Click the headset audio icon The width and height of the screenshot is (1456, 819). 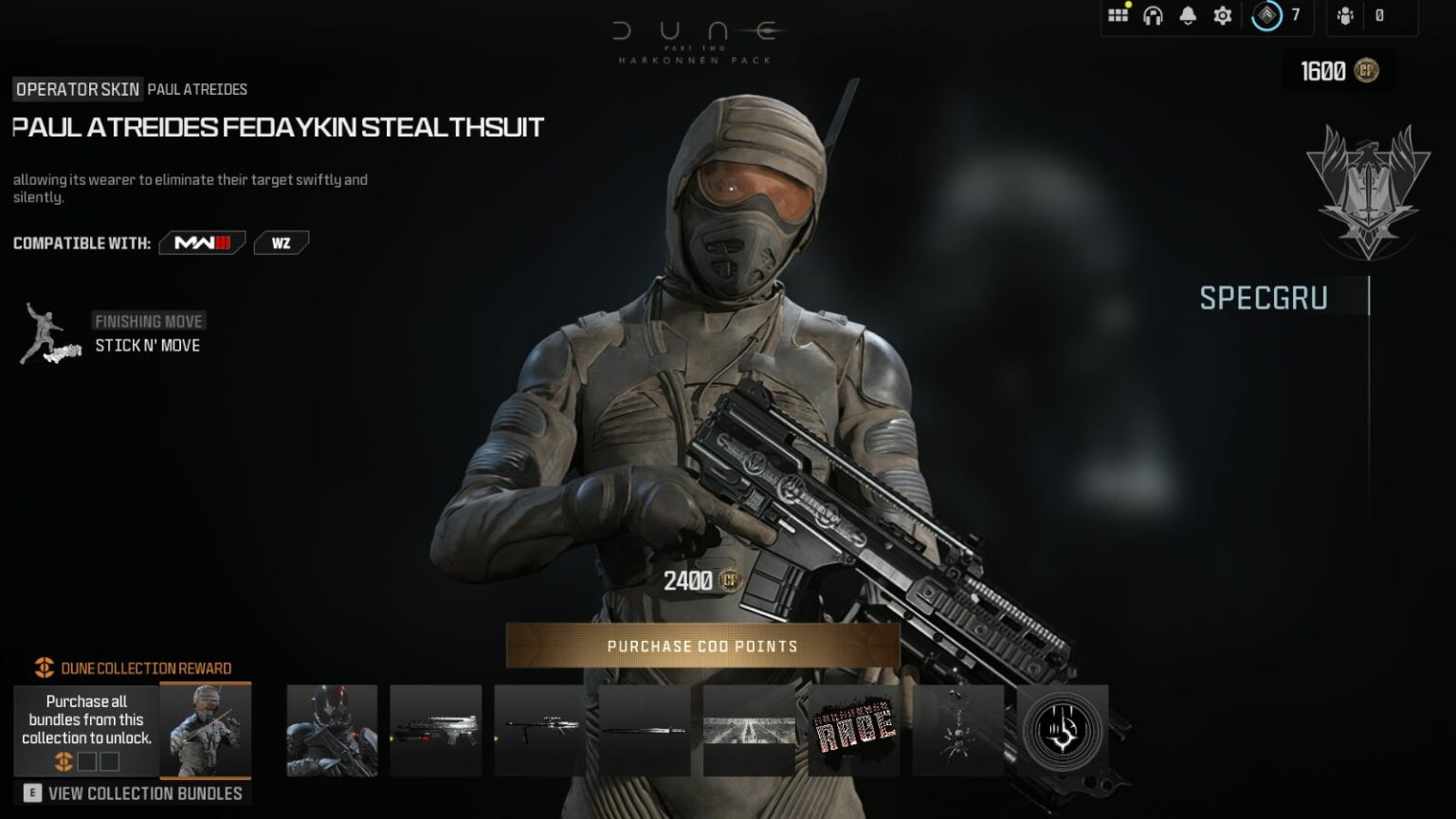1153,15
